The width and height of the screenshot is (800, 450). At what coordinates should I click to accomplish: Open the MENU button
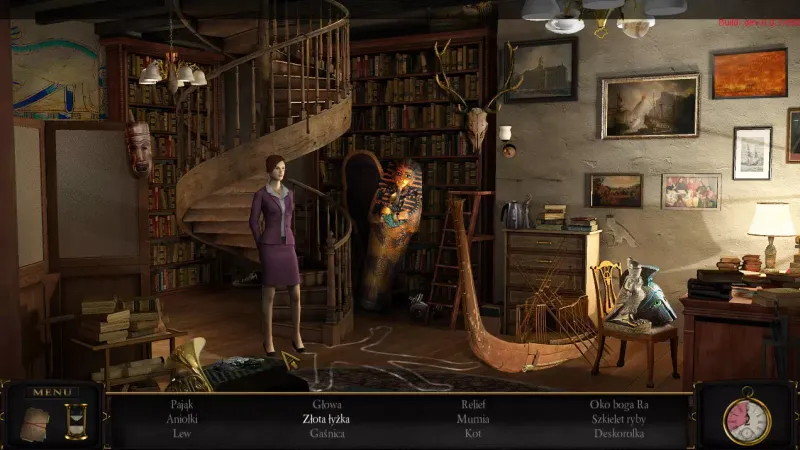tap(51, 392)
